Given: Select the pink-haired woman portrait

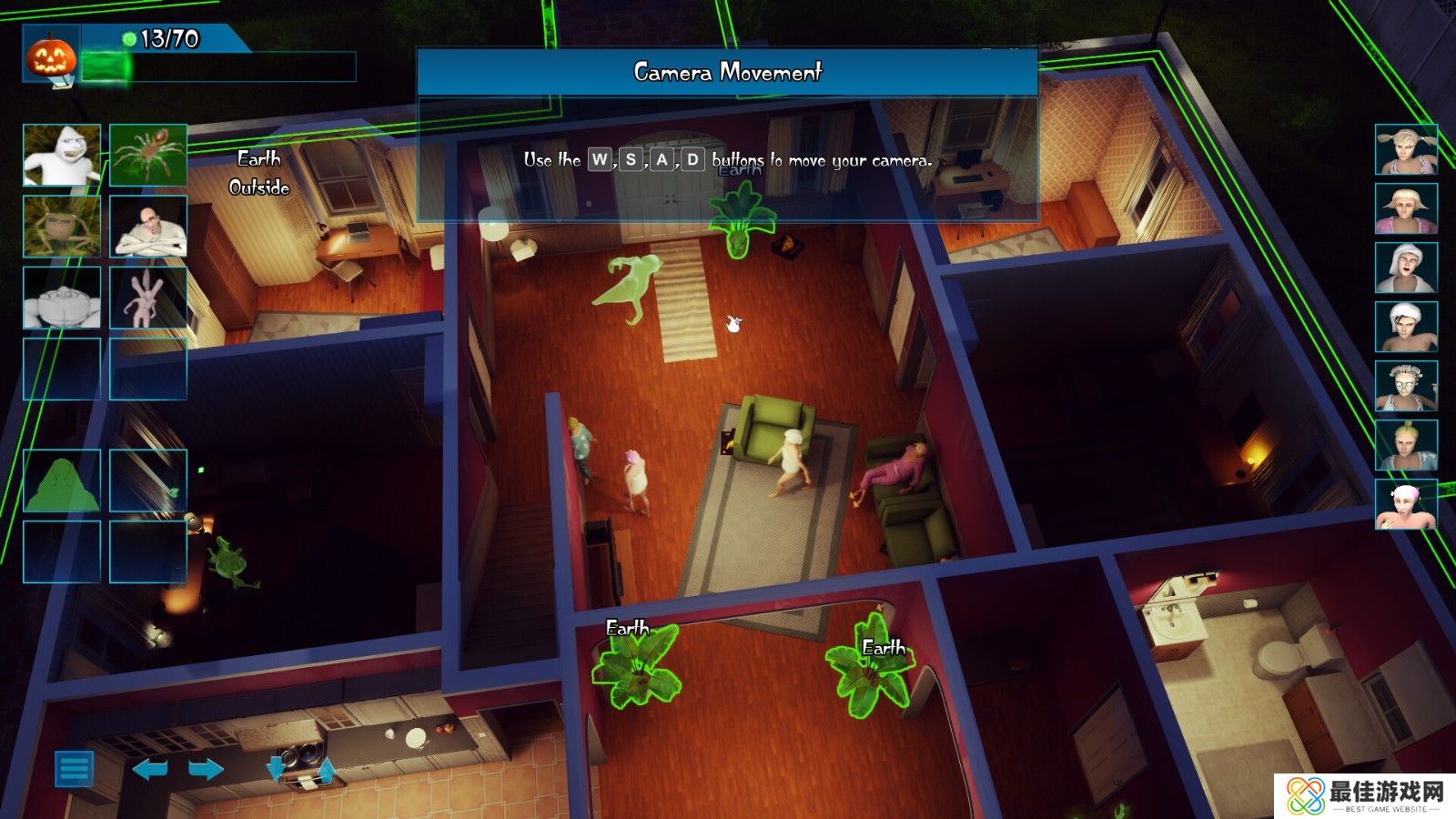Looking at the screenshot, I should (x=1406, y=504).
